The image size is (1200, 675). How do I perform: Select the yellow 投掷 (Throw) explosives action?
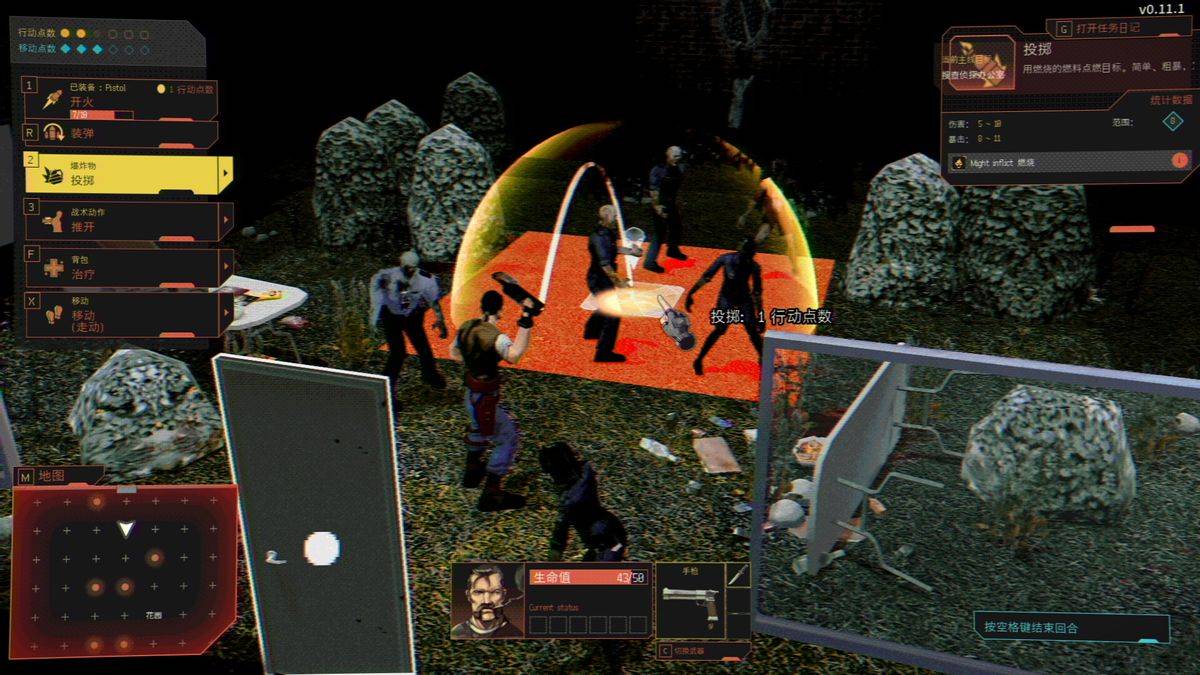120,174
